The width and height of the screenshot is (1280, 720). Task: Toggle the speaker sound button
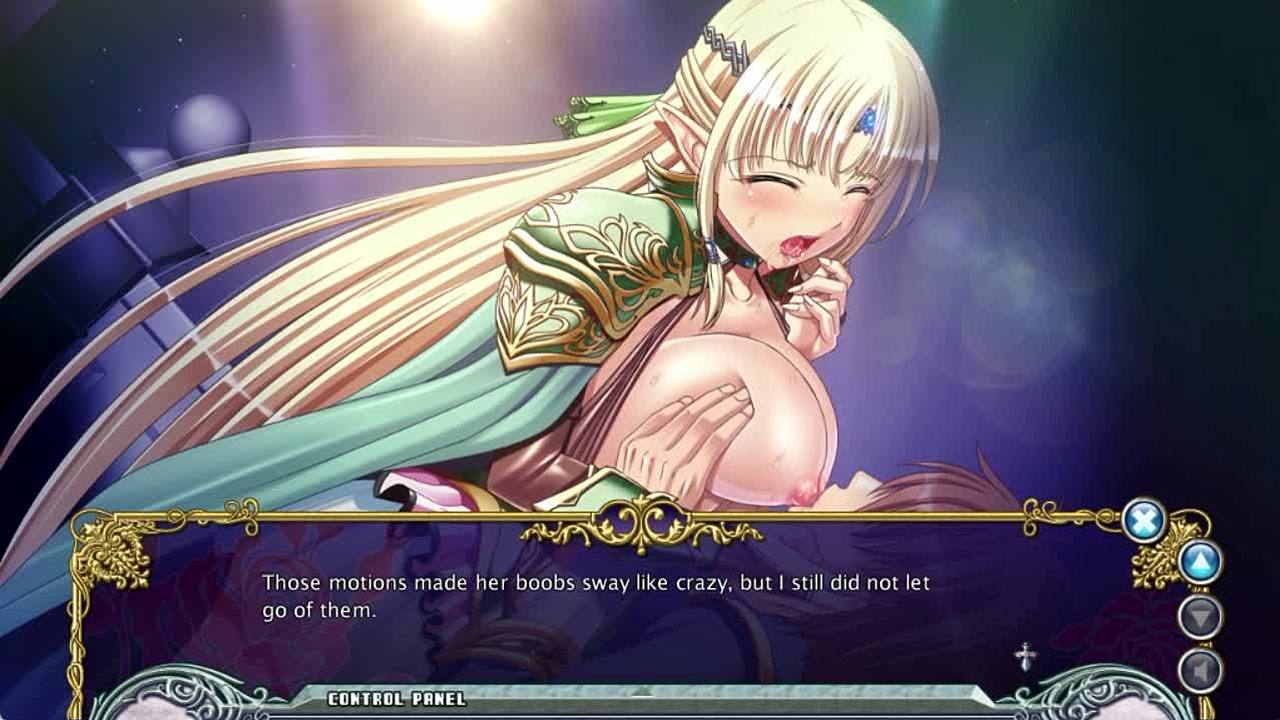point(1200,670)
